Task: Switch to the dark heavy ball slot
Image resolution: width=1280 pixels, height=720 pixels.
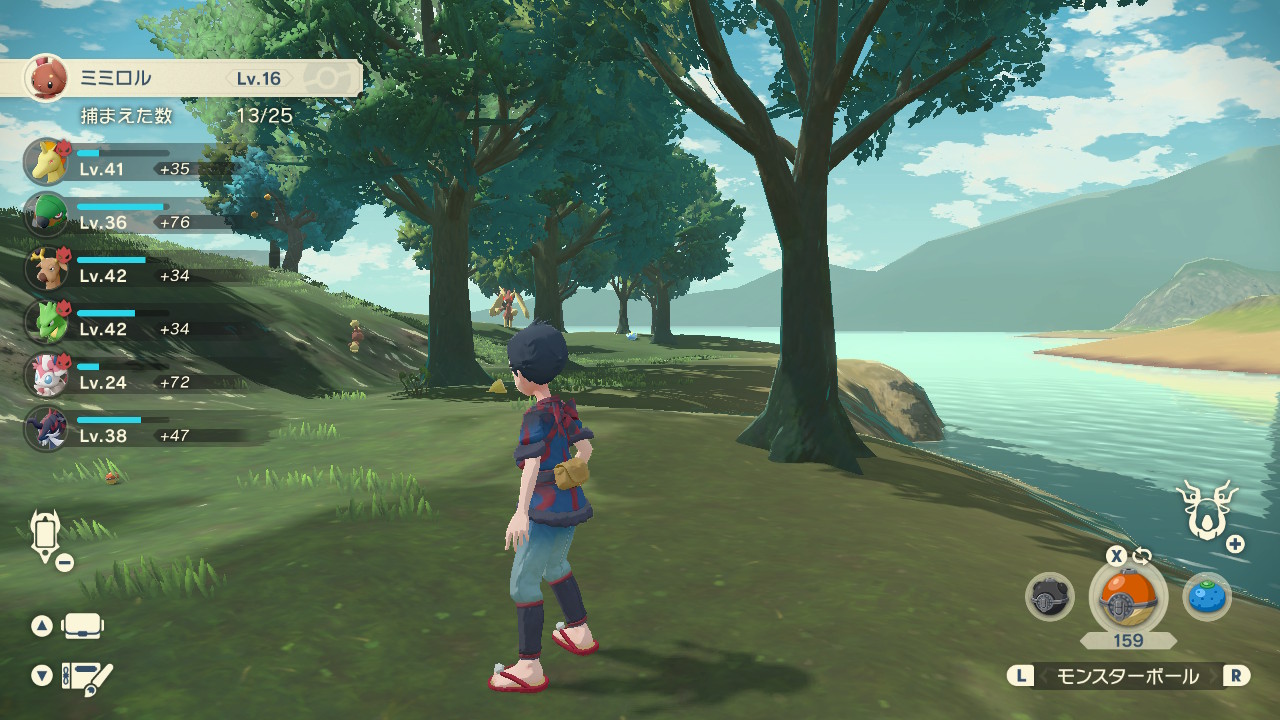Action: click(1049, 597)
